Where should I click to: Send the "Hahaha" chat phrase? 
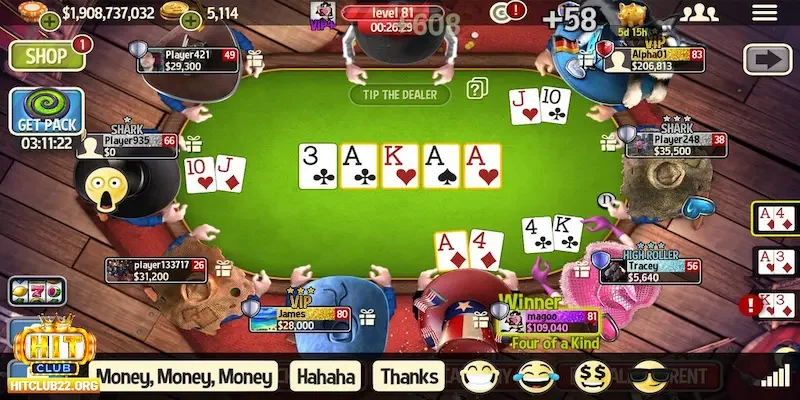[326, 376]
